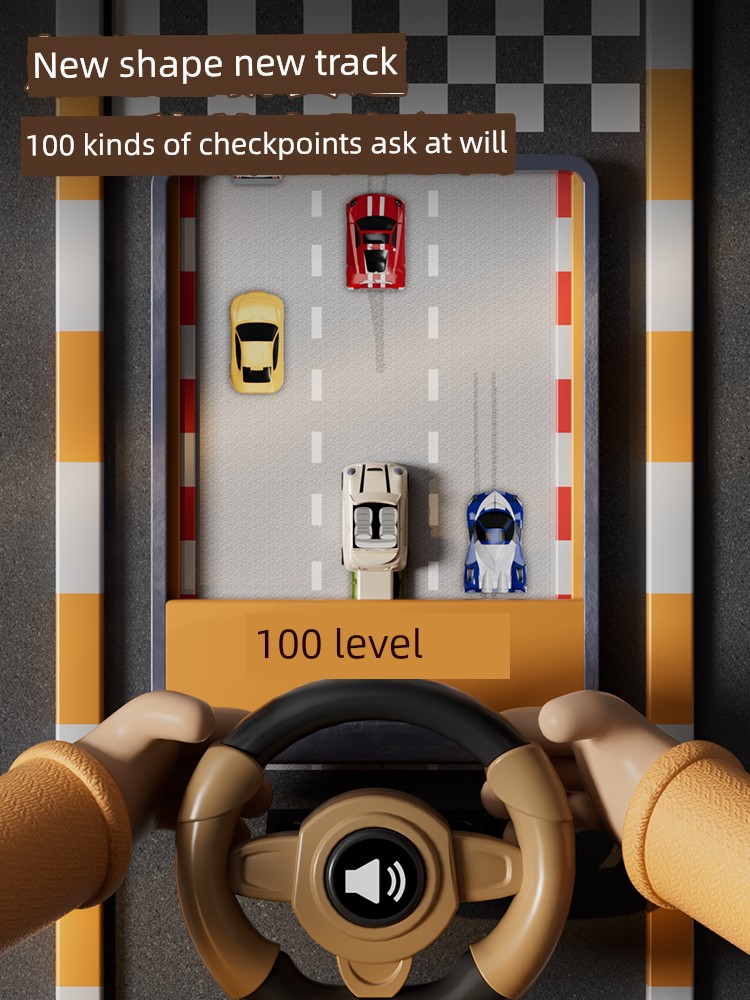Viewport: 750px width, 1000px height.
Task: Toggle the speaker sound button on the steering wheel
Action: click(375, 881)
